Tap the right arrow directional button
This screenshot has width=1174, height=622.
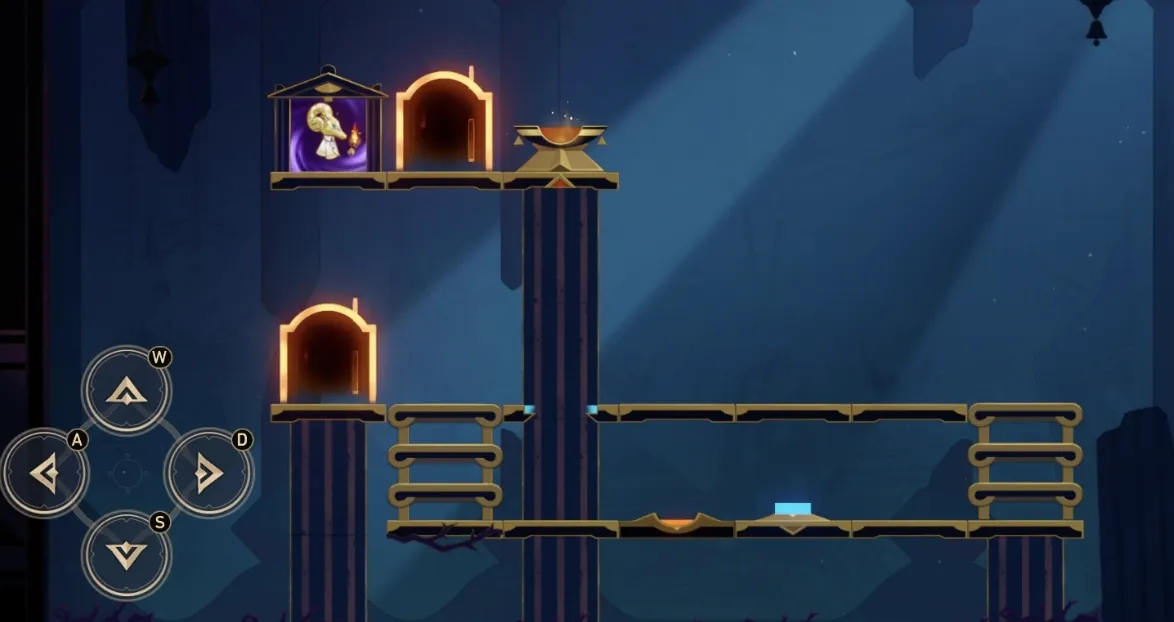[x=208, y=473]
